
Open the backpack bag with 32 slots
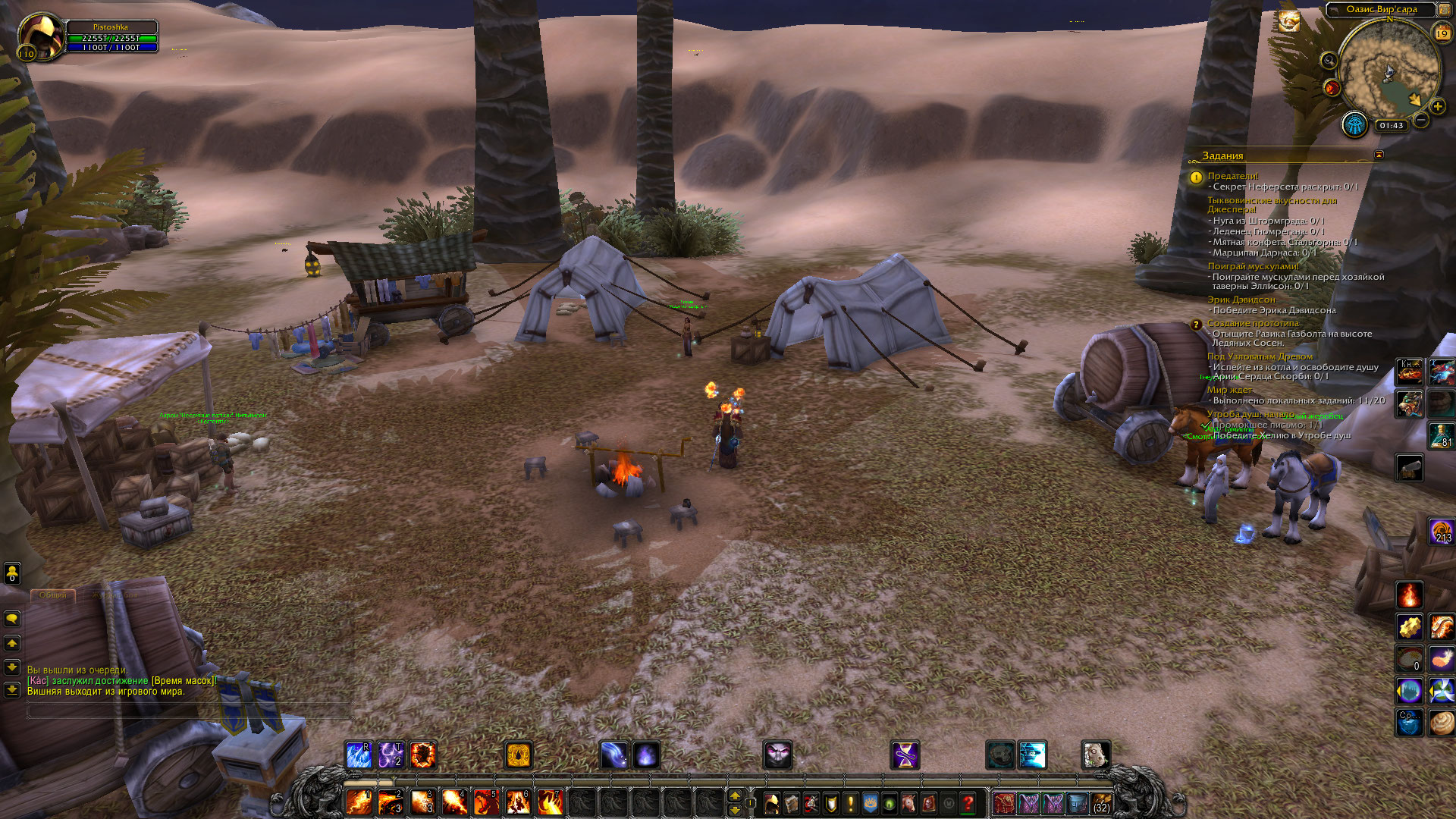(x=1101, y=803)
